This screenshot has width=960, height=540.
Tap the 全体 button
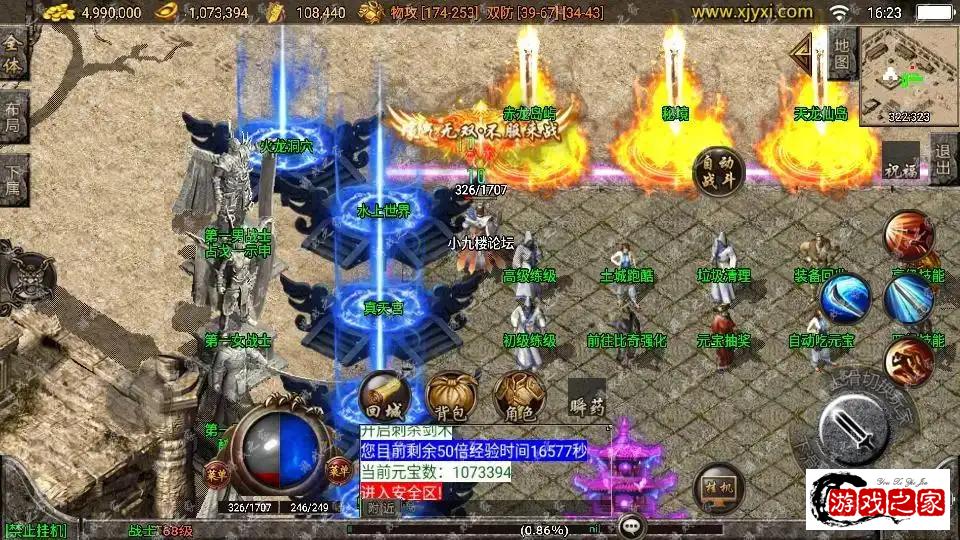(x=13, y=57)
